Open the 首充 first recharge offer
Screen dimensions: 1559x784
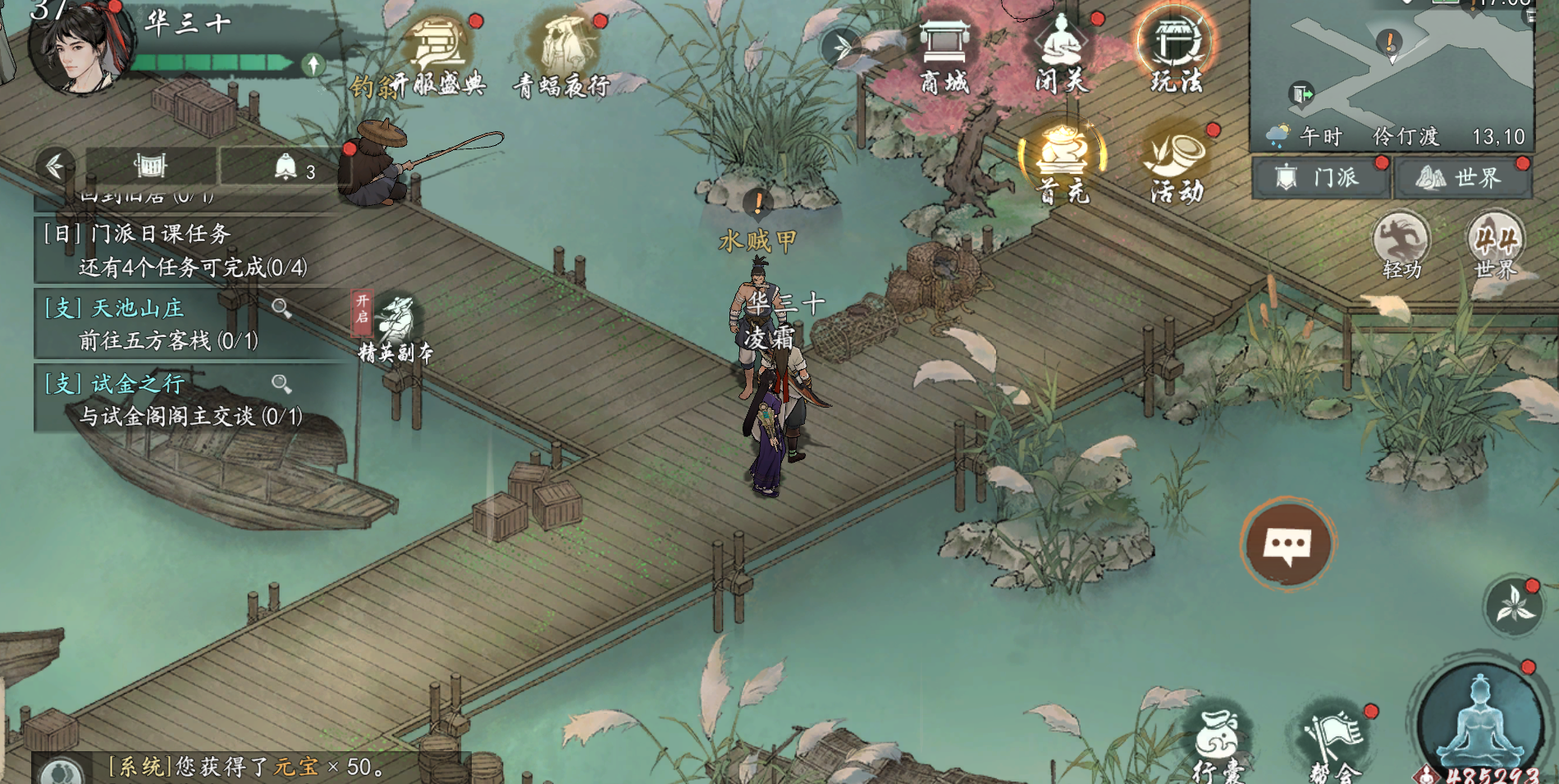point(1062,164)
